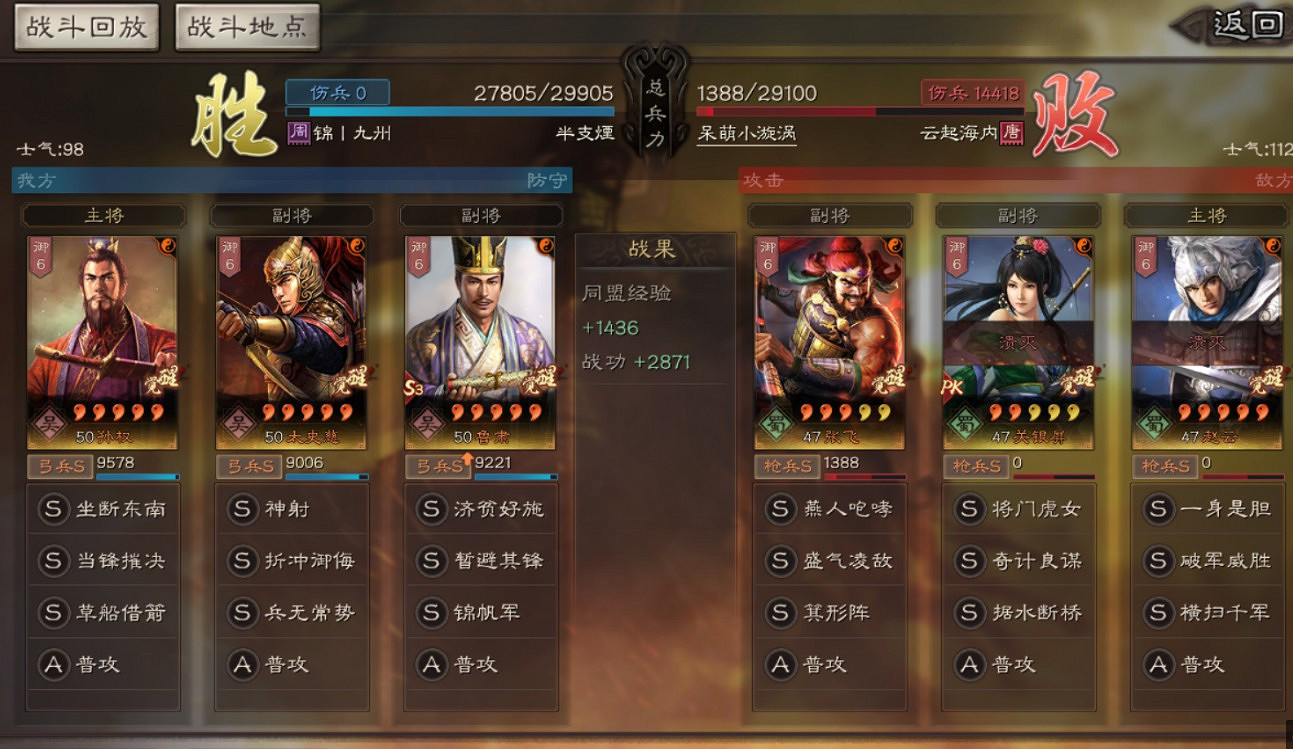Click the troop health bar under 张飞

865,478
